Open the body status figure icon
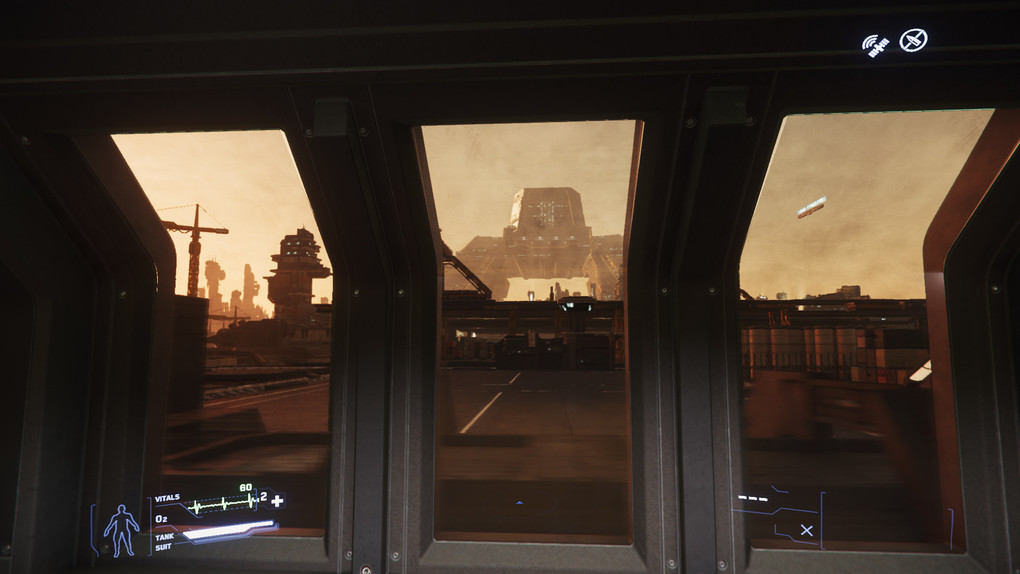This screenshot has height=574, width=1020. coord(122,529)
